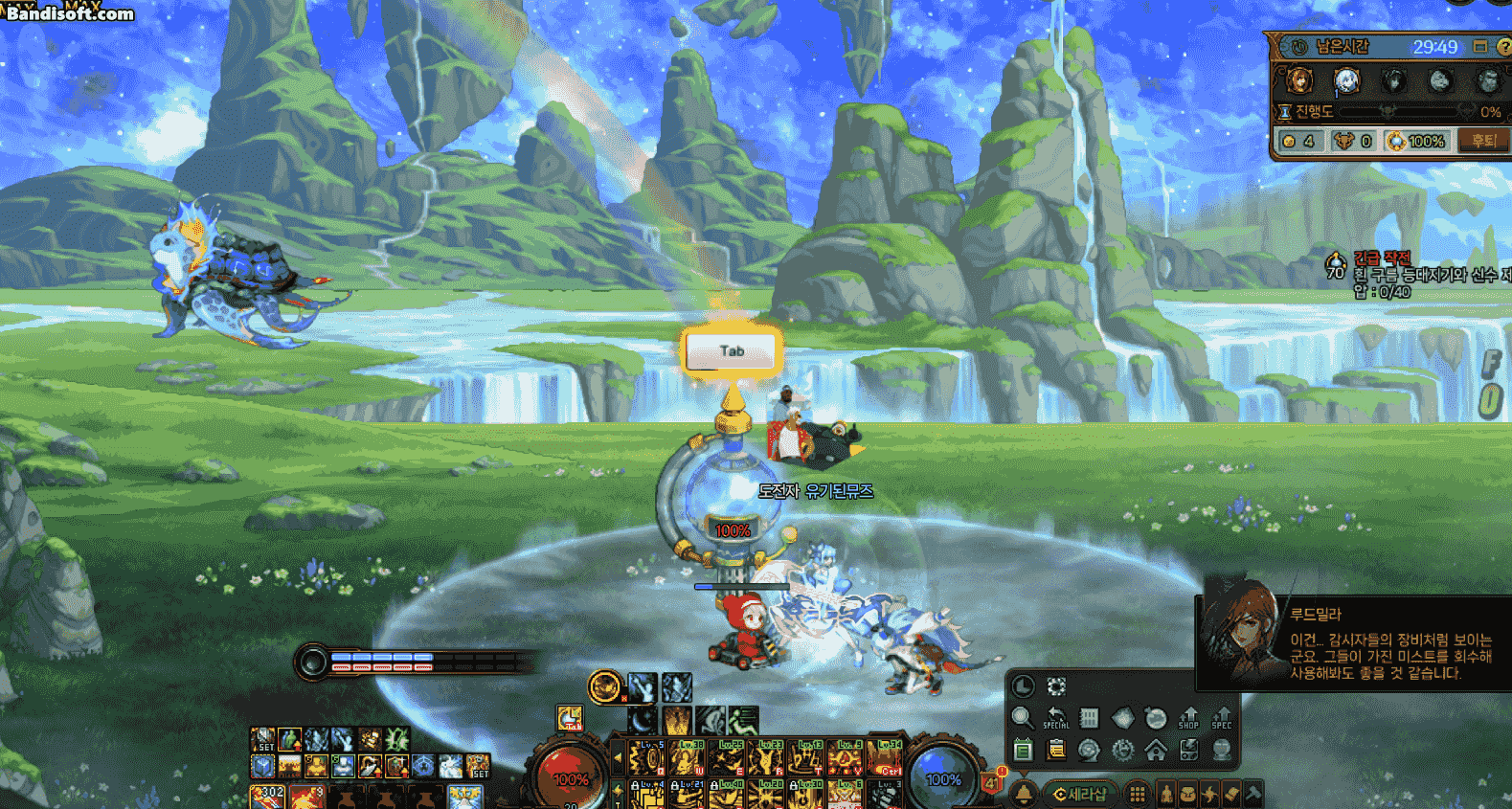Open the pouch inventory icon

1187,794
